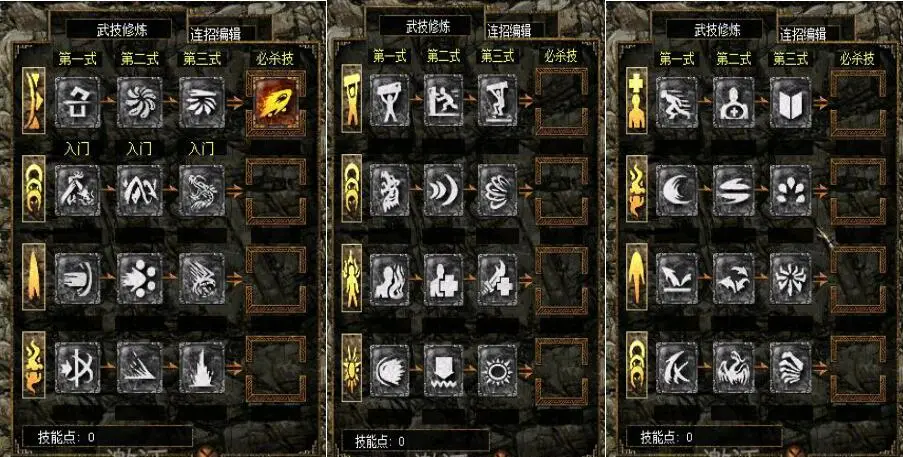The image size is (903, 457).
Task: Select the triple crescent wave skill
Action: [443, 187]
